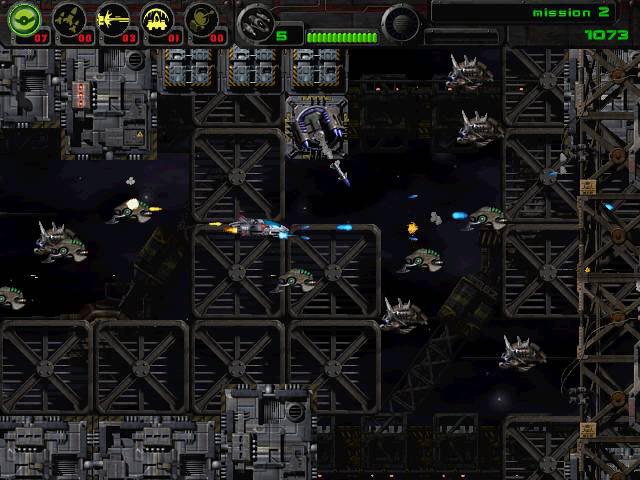This screenshot has width=640, height=480.
Task: Select the dome shield weapon icon
Action: pyautogui.click(x=158, y=20)
